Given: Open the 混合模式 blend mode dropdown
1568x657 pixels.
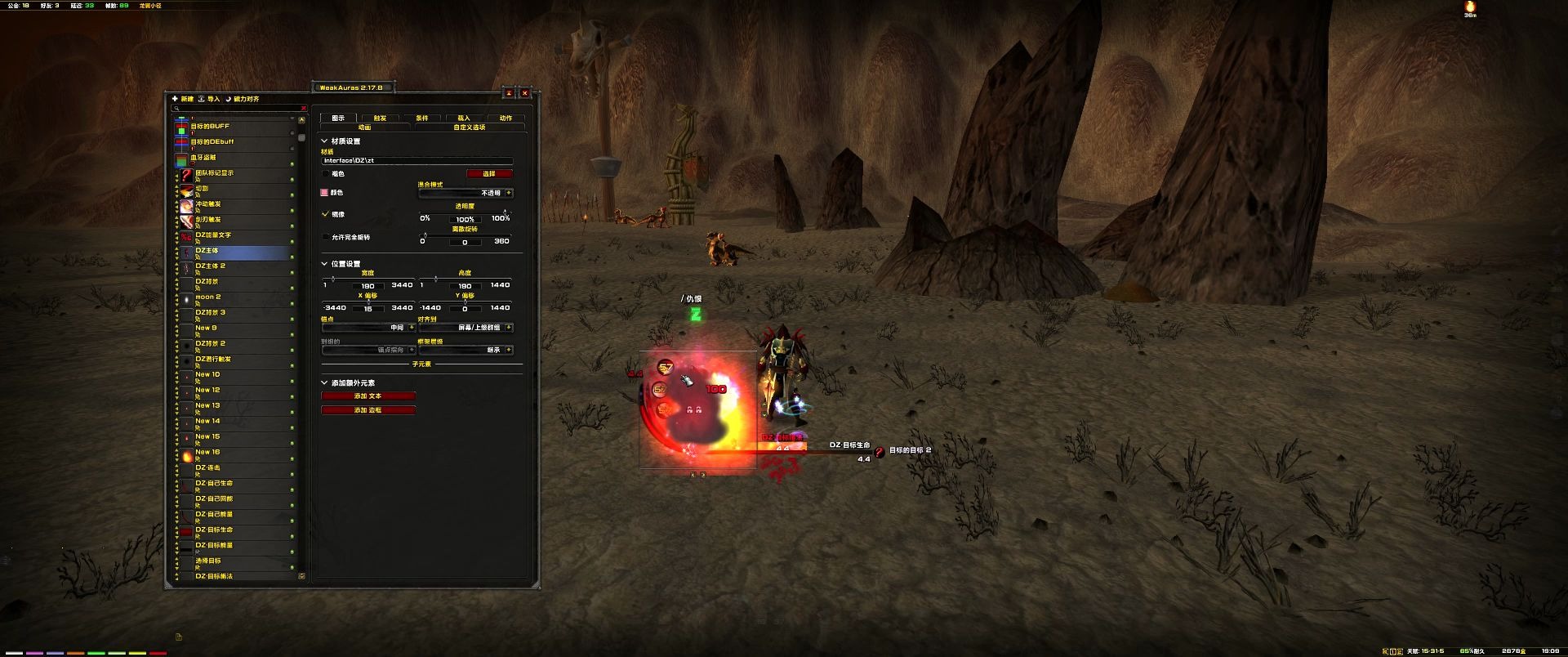Looking at the screenshot, I should [465, 194].
